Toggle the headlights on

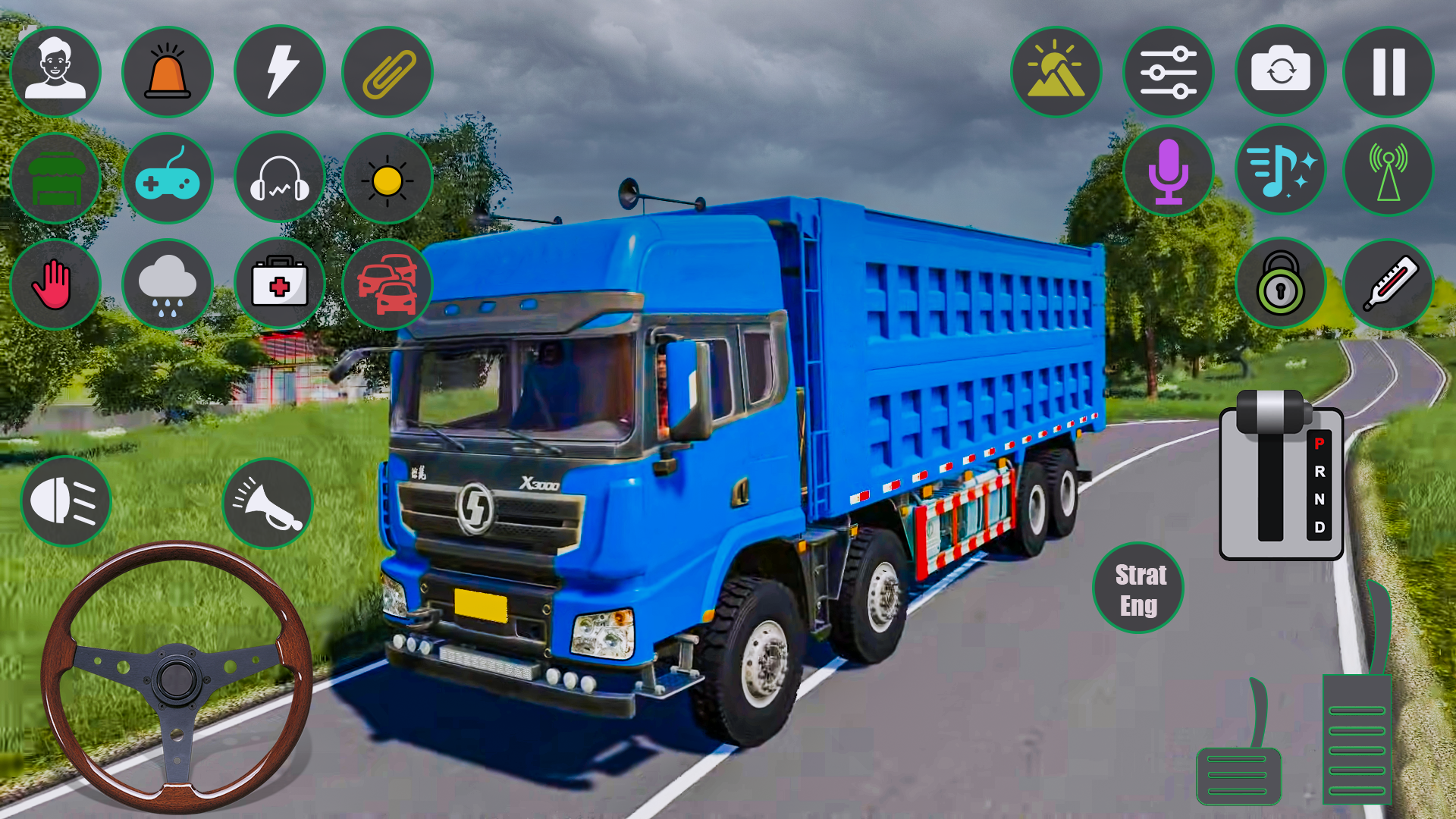[65, 500]
